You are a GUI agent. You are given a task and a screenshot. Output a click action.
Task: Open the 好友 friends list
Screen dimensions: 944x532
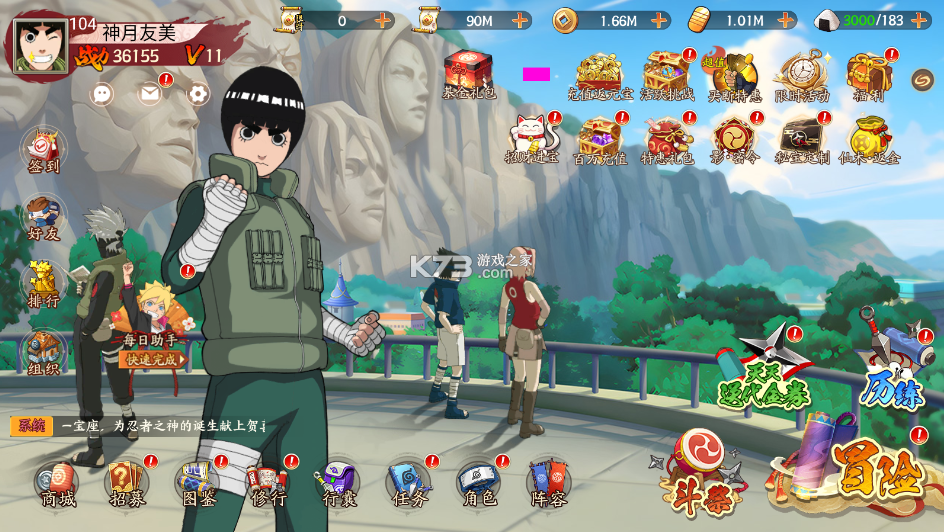click(x=43, y=218)
